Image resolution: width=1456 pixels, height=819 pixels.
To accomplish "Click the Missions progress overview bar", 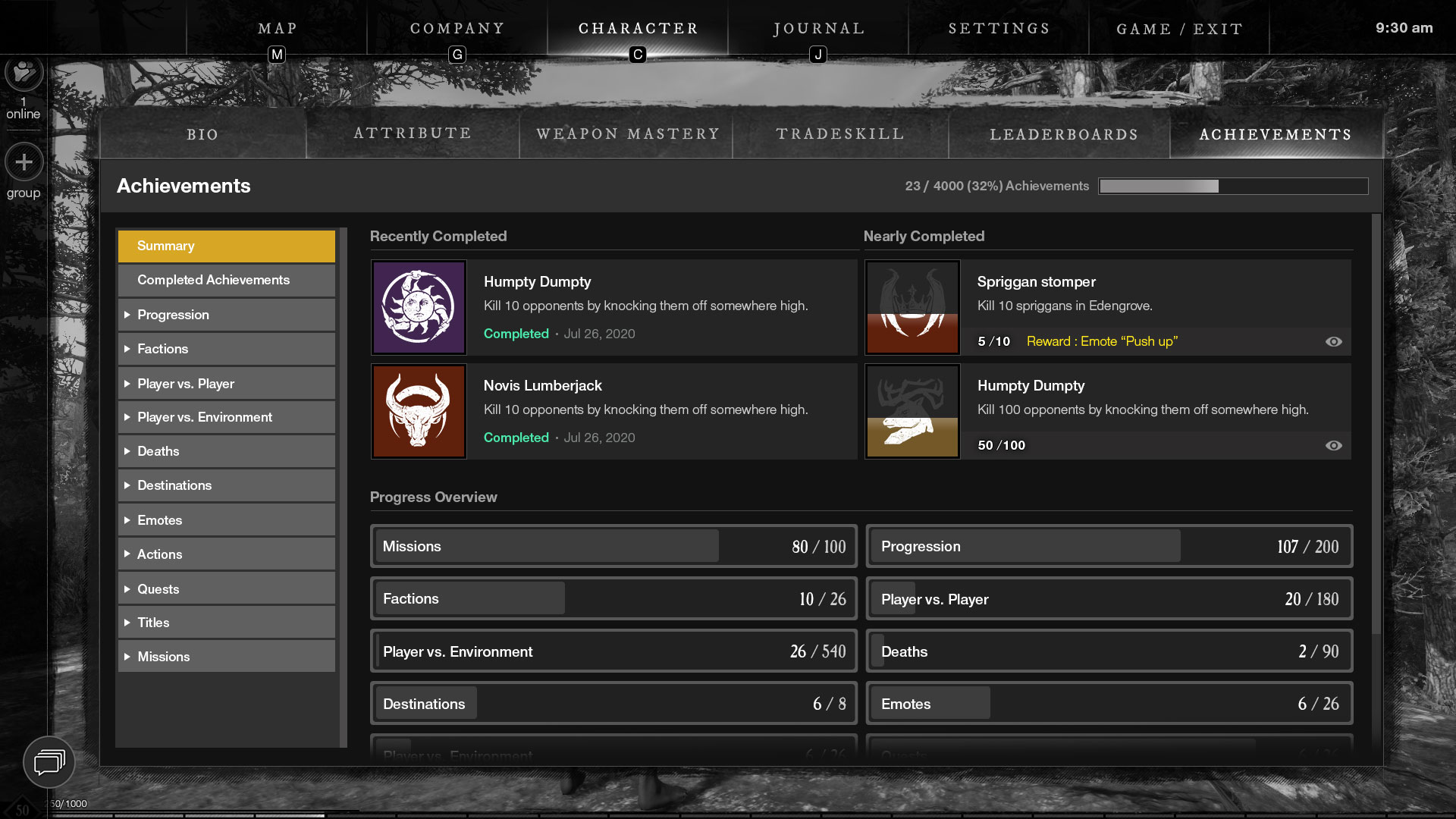I will [613, 546].
